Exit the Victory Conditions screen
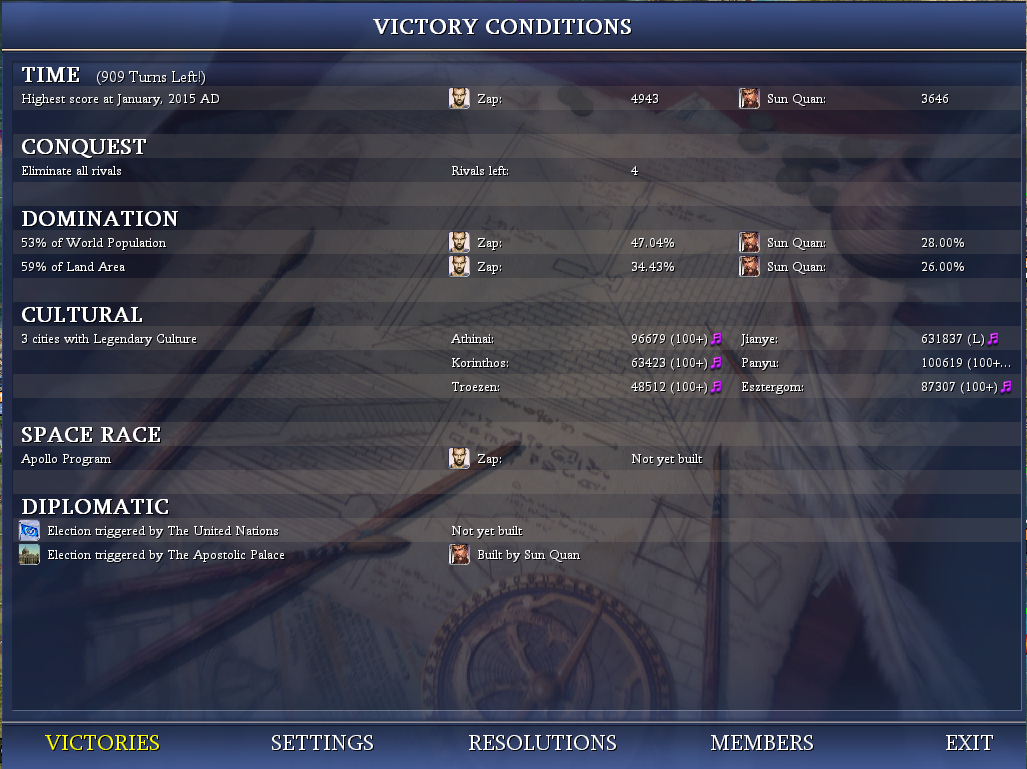 point(969,743)
